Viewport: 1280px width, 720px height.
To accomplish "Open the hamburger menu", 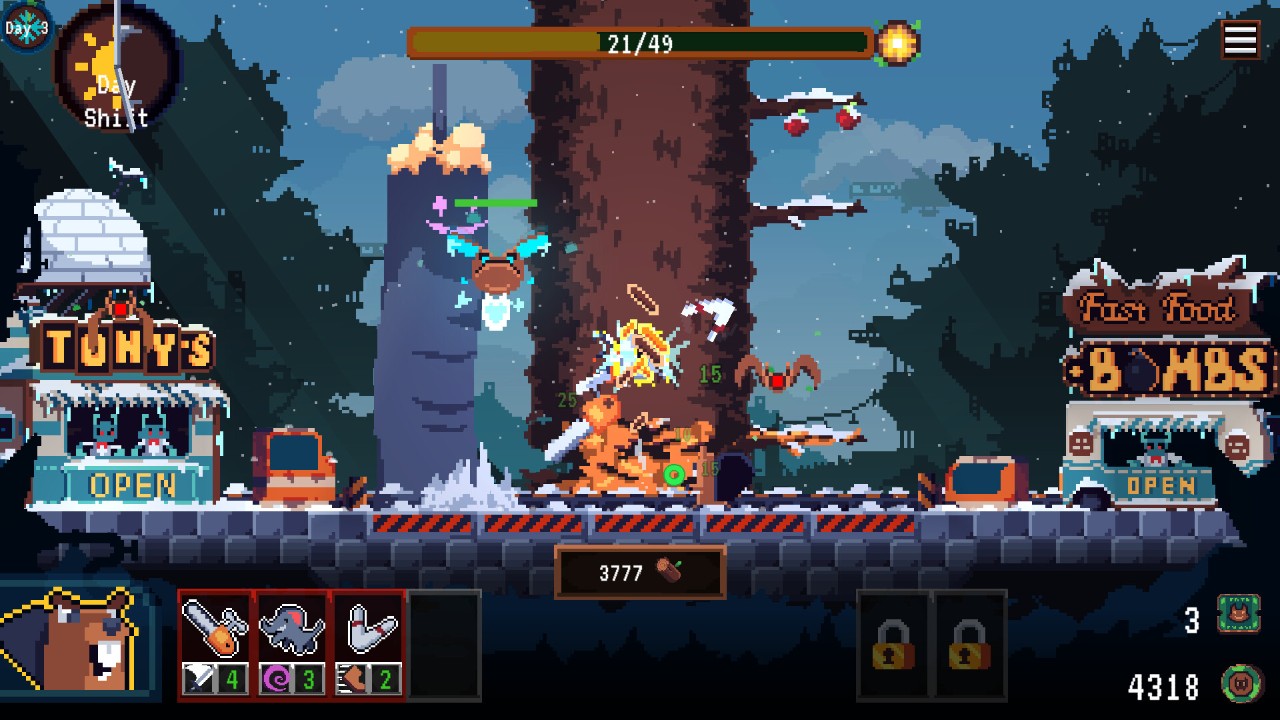I will 1240,40.
